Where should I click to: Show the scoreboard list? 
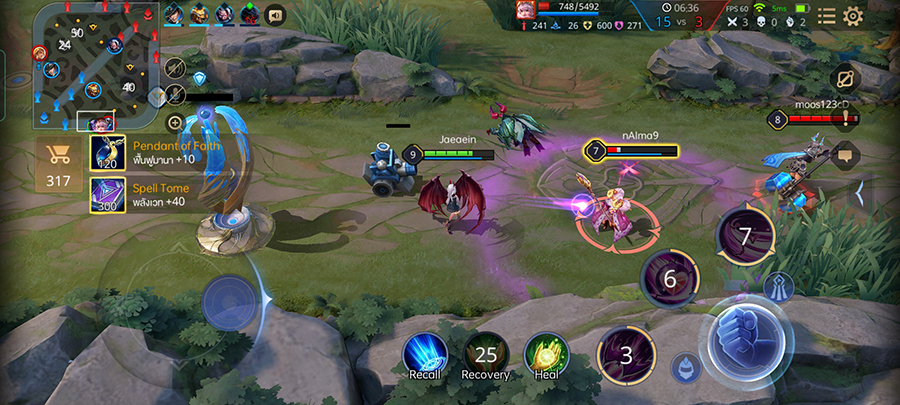826,16
